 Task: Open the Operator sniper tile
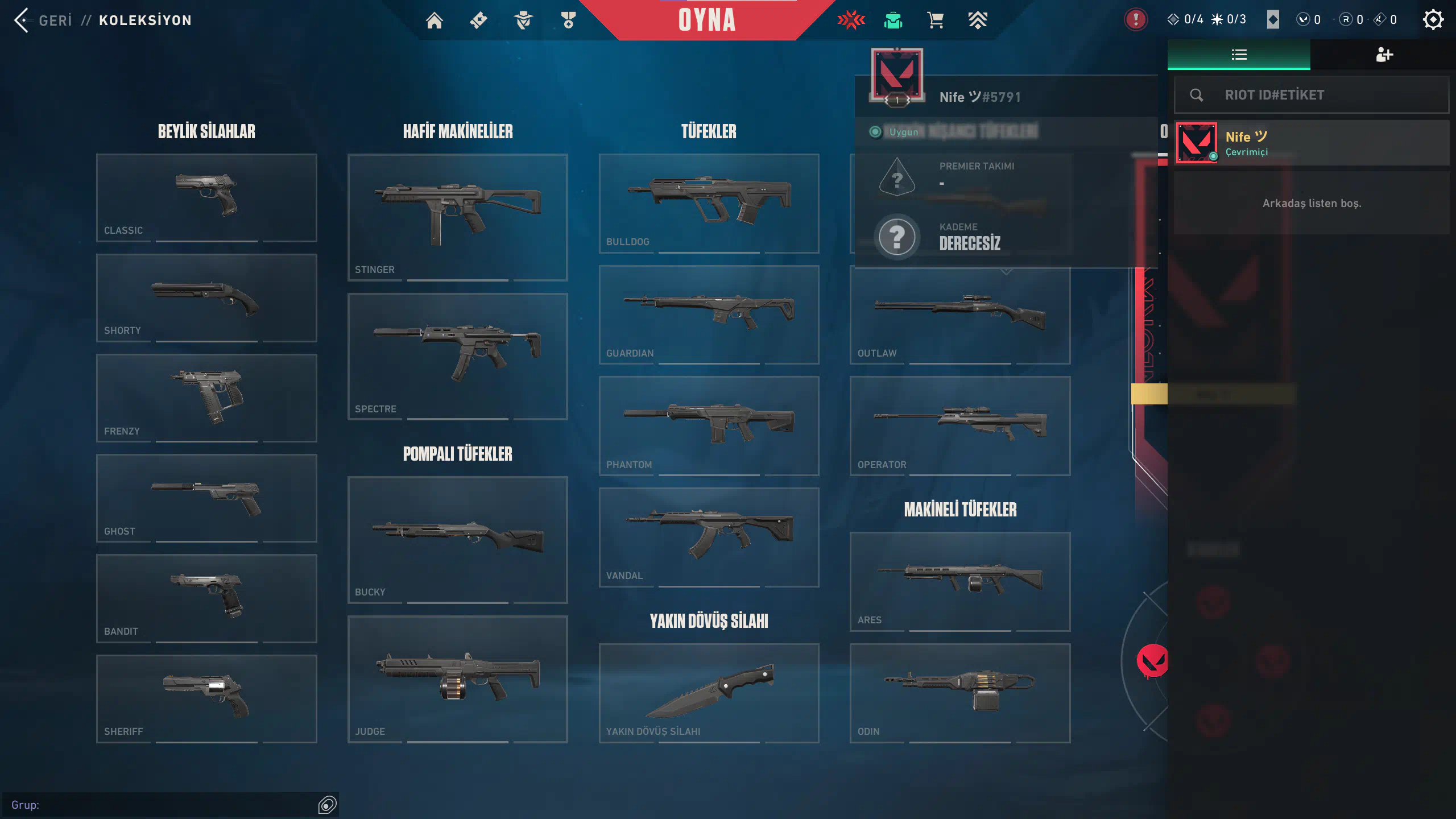pos(960,425)
